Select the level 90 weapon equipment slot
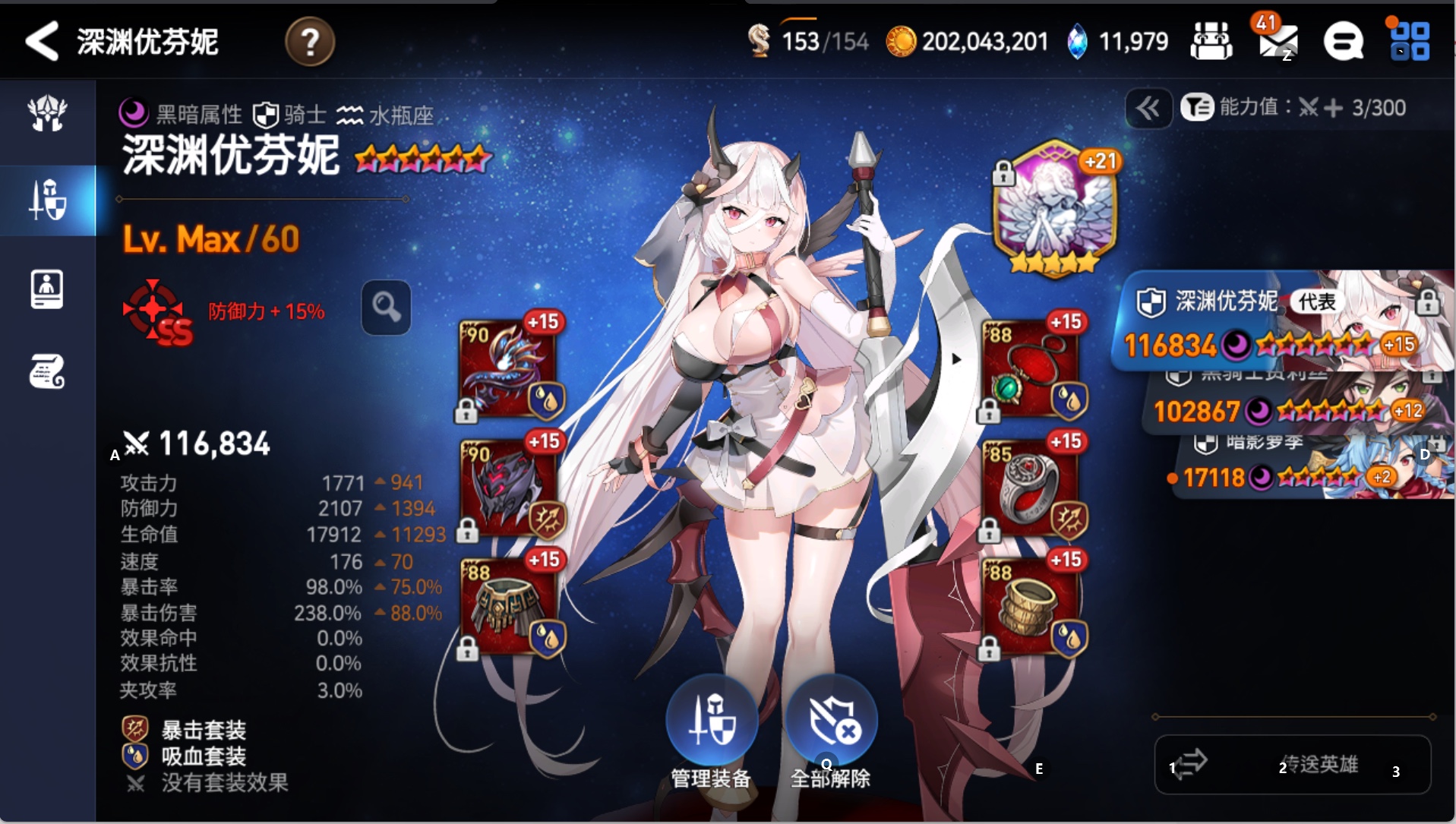The height and width of the screenshot is (824, 1456). [x=508, y=368]
